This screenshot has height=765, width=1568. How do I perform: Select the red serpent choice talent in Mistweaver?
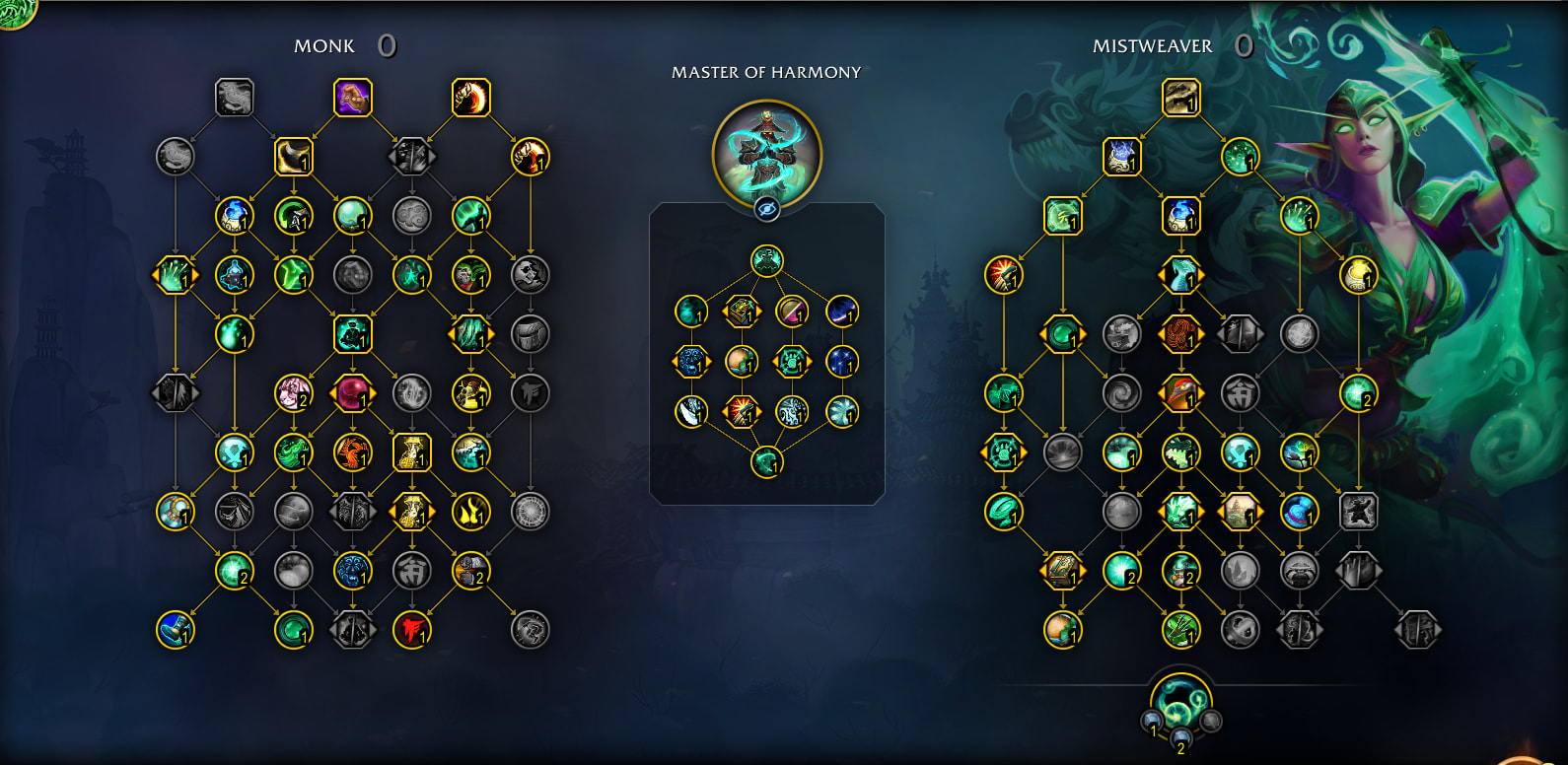tap(1180, 334)
